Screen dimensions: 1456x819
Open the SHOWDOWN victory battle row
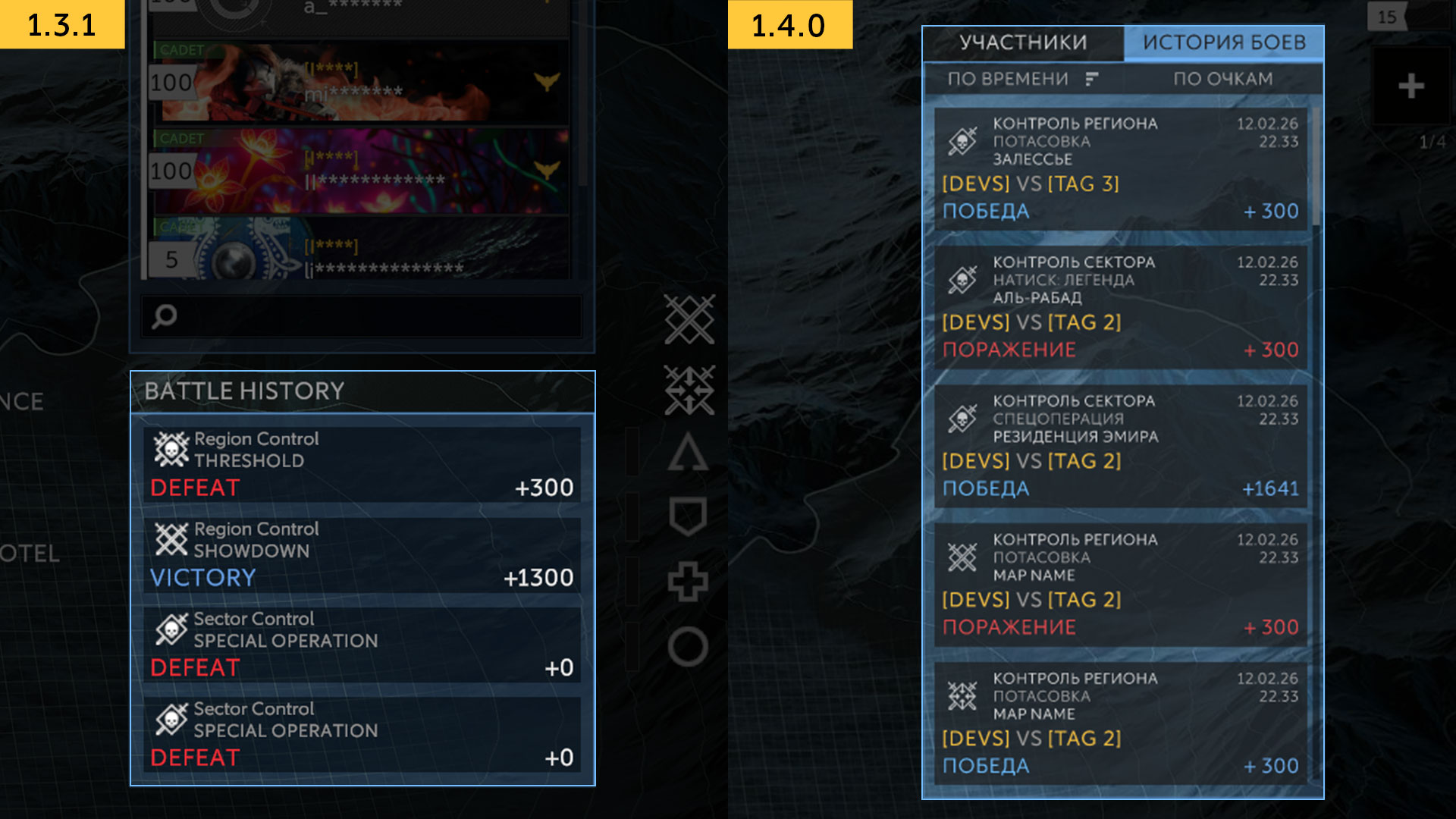point(362,554)
